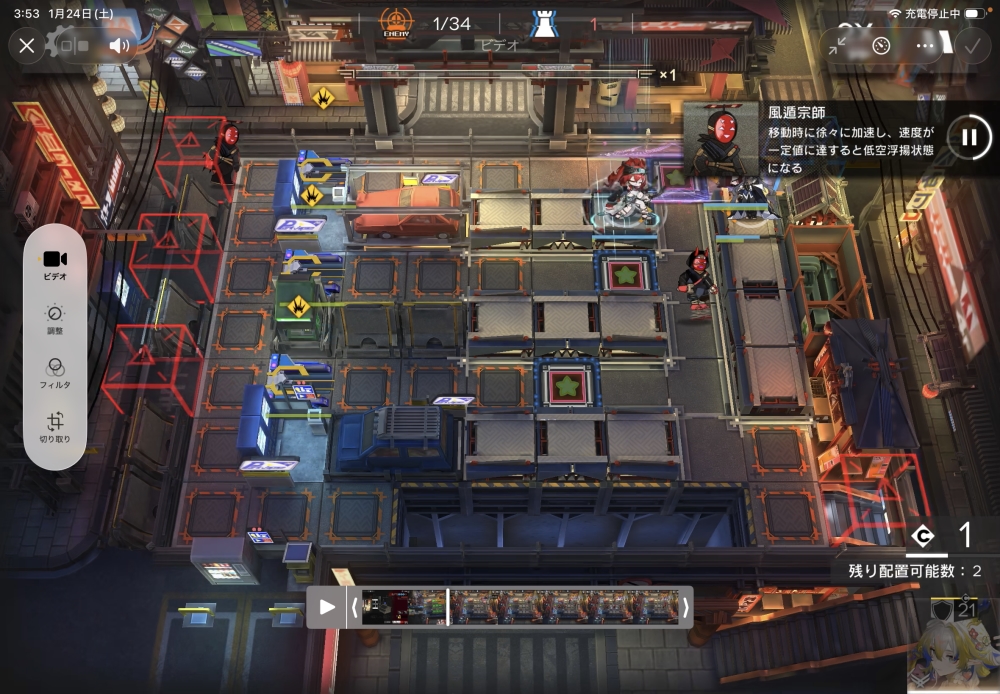Play the video from the timeline bar
Image resolution: width=1000 pixels, height=694 pixels.
click(x=327, y=607)
